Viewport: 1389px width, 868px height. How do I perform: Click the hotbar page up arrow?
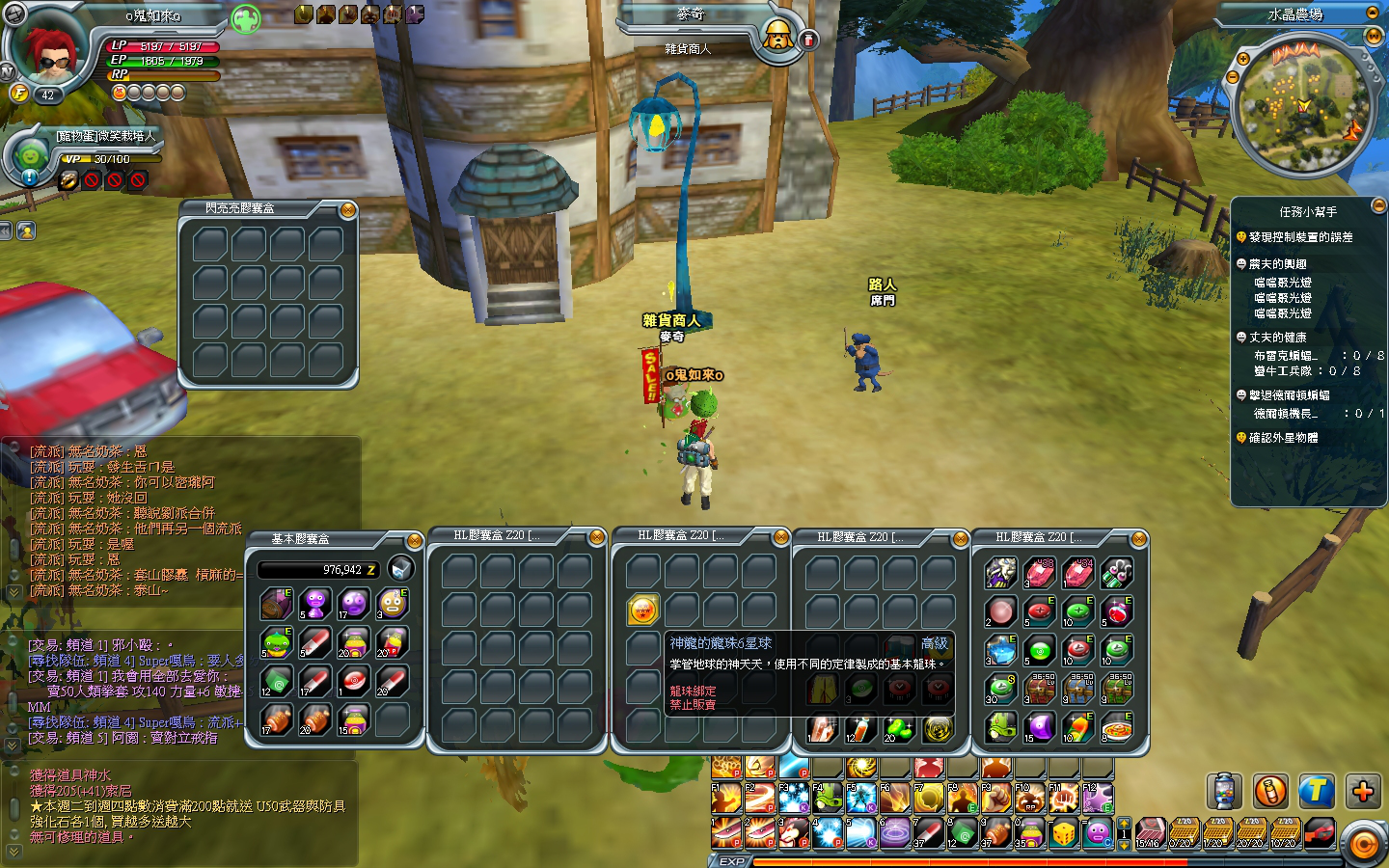[1123, 824]
